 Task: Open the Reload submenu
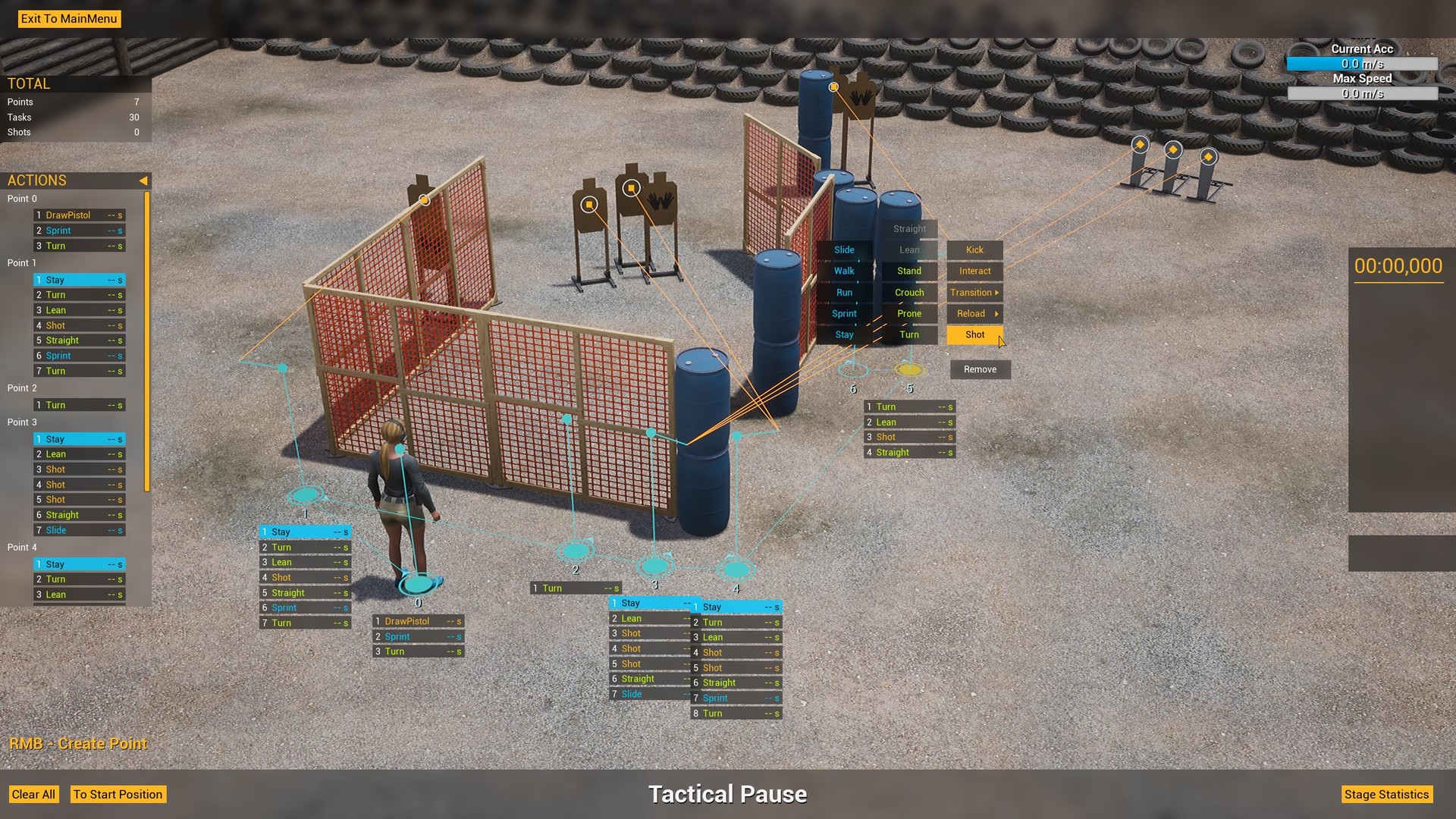click(974, 313)
